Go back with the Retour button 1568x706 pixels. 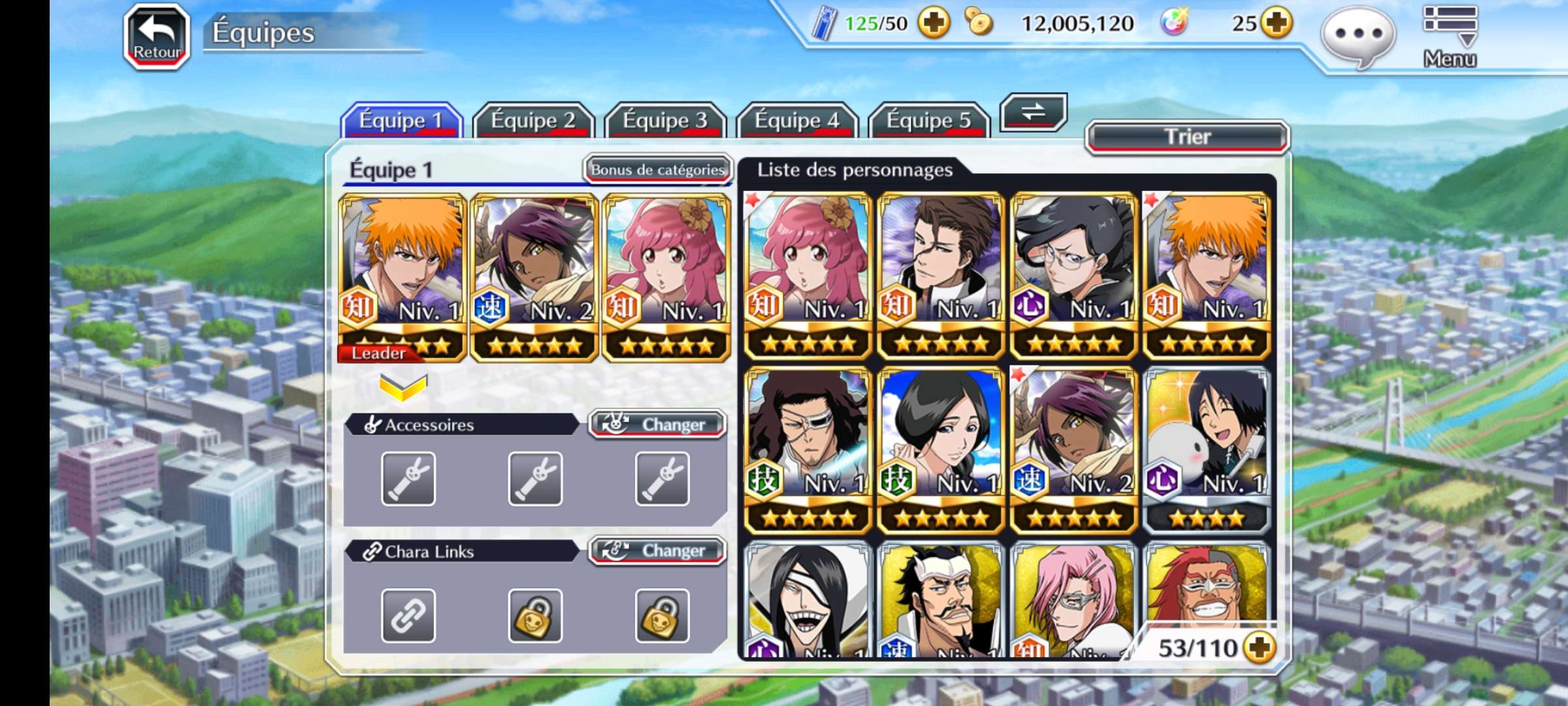point(157,37)
